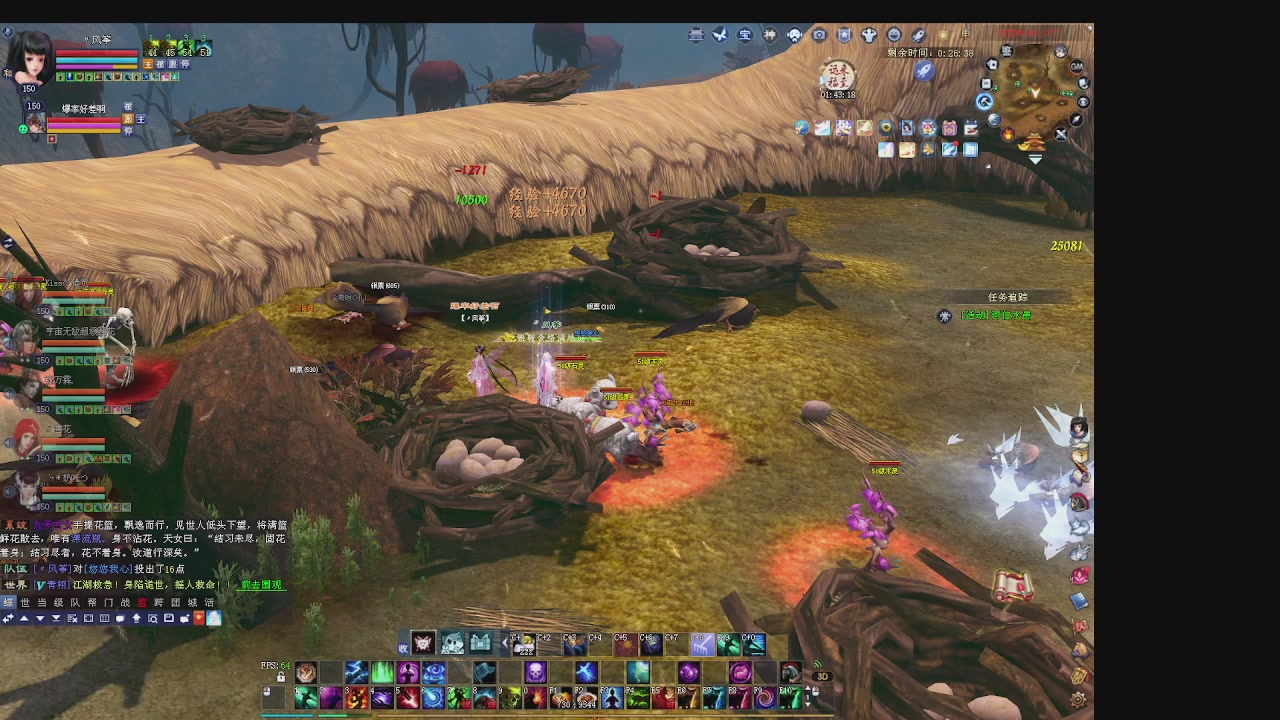Screen dimensions: 1280x720
Task: Open the 宝 treasure menu icon
Action: click(x=745, y=35)
